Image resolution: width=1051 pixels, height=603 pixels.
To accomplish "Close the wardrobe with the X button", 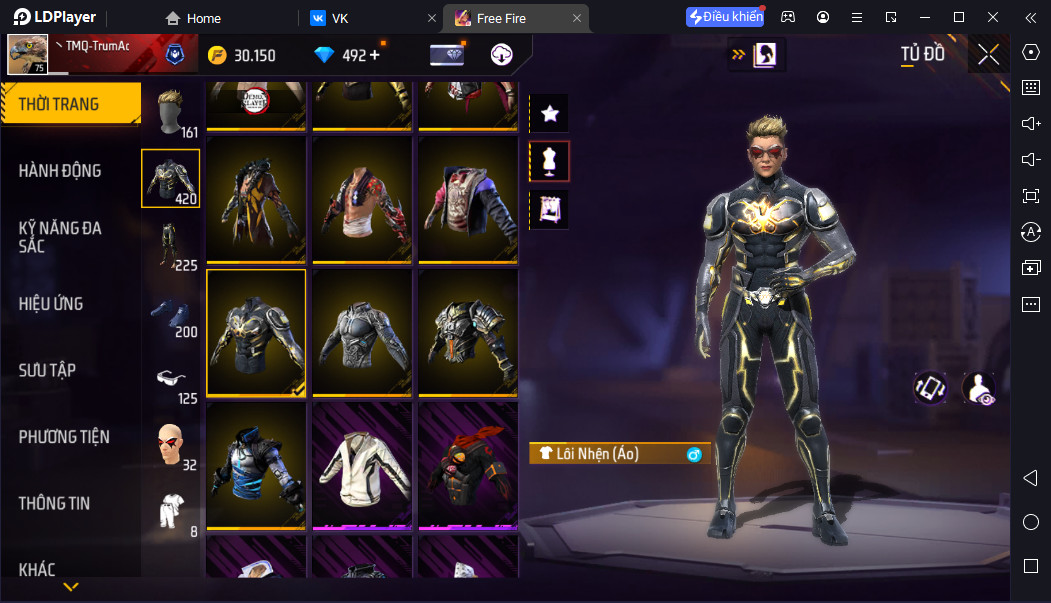I will pos(988,55).
